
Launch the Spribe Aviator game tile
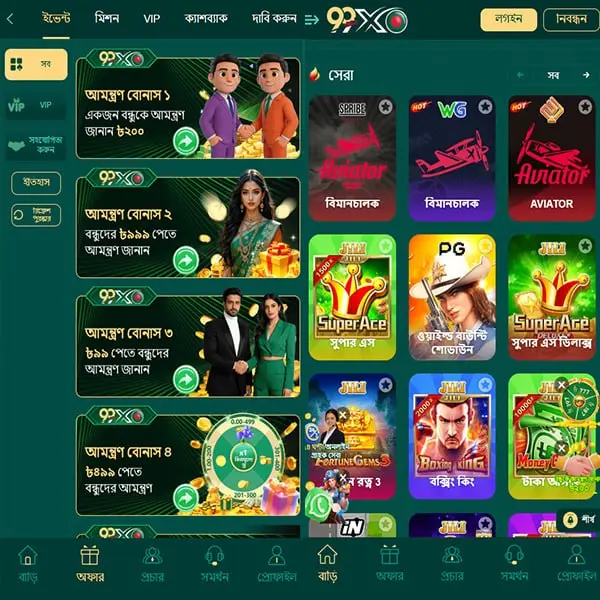tap(351, 157)
